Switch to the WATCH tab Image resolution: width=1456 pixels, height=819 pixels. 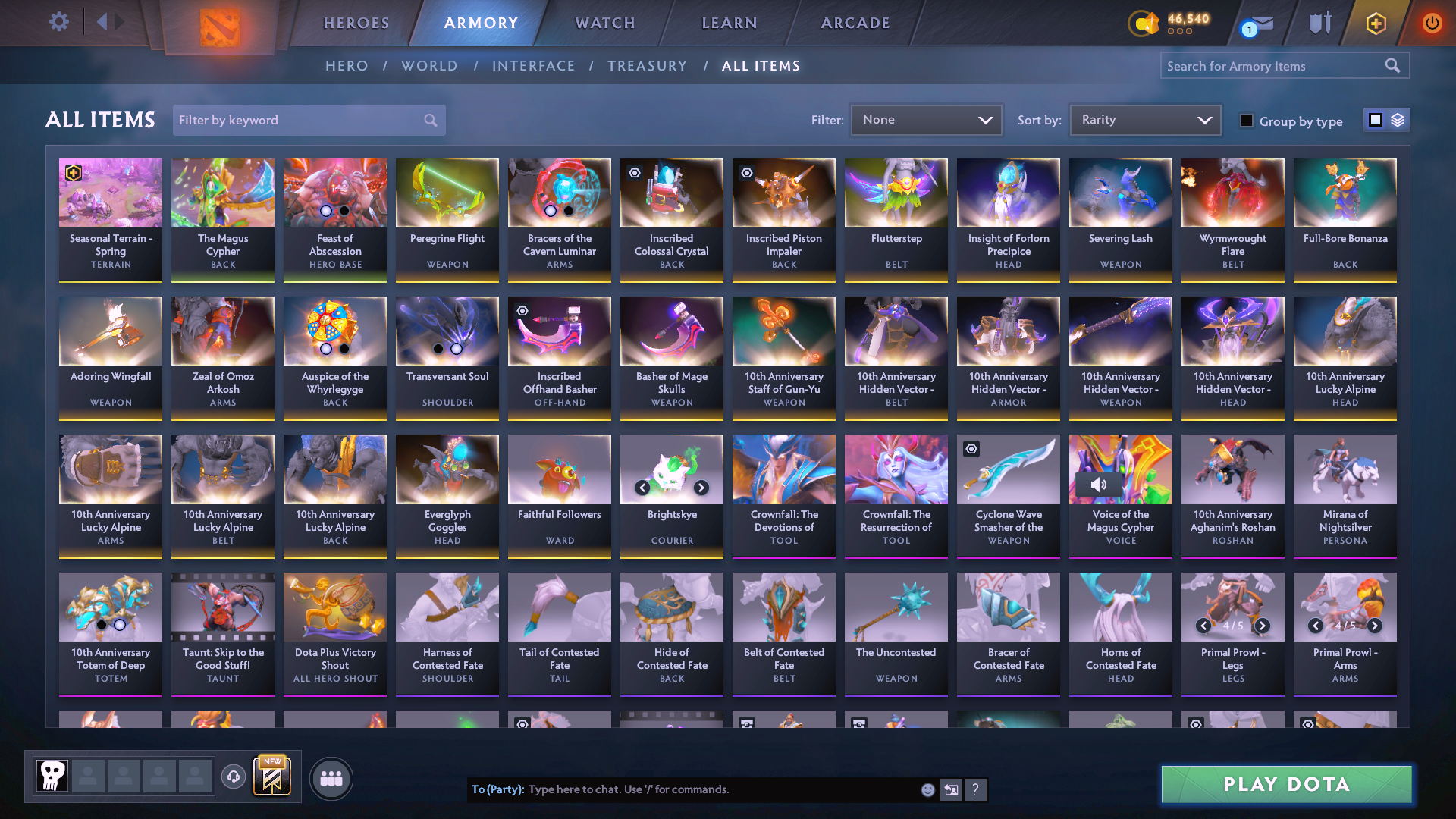click(604, 23)
